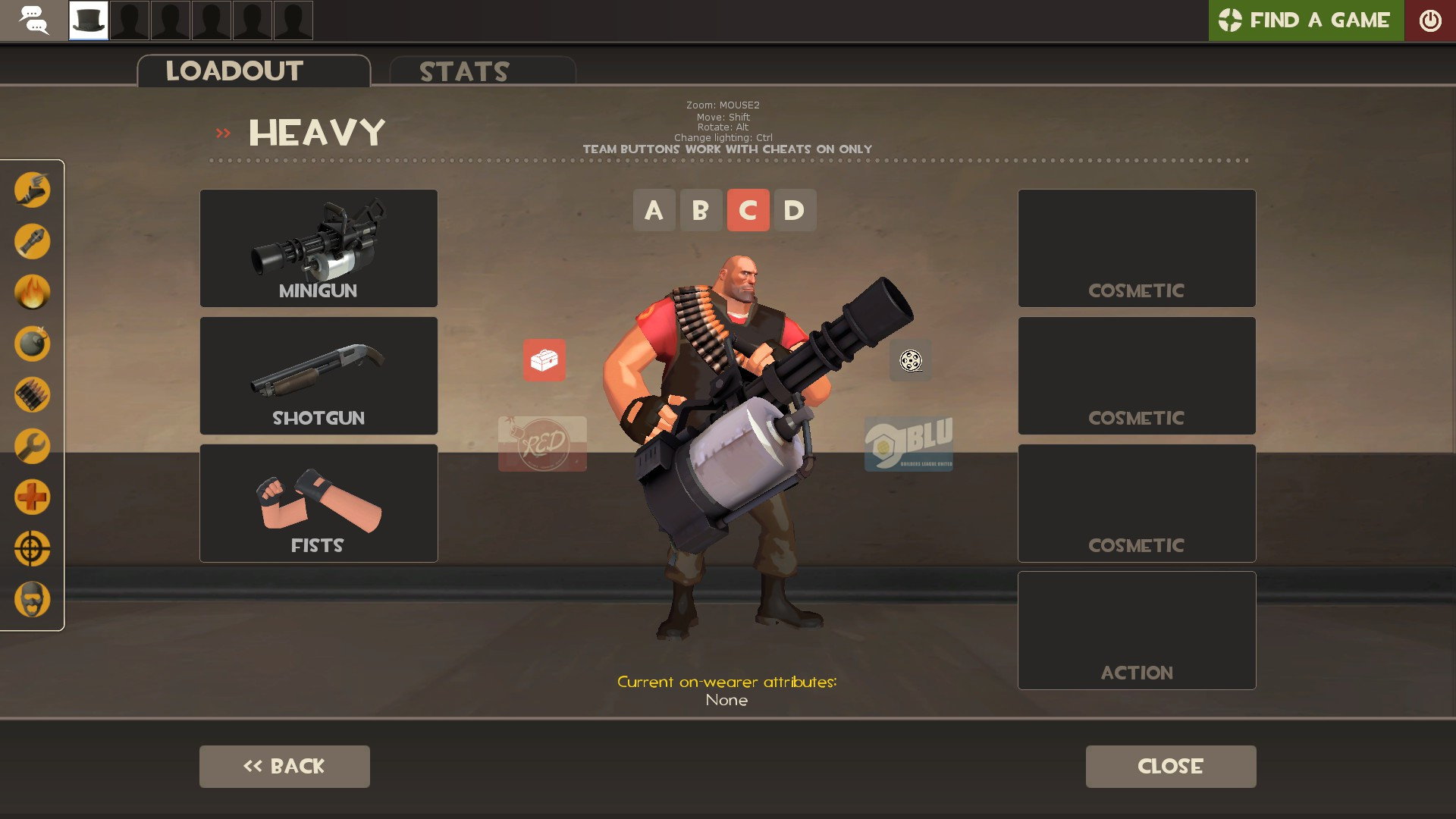The height and width of the screenshot is (819, 1456).
Task: Select the Soldier class icon
Action: [32, 242]
